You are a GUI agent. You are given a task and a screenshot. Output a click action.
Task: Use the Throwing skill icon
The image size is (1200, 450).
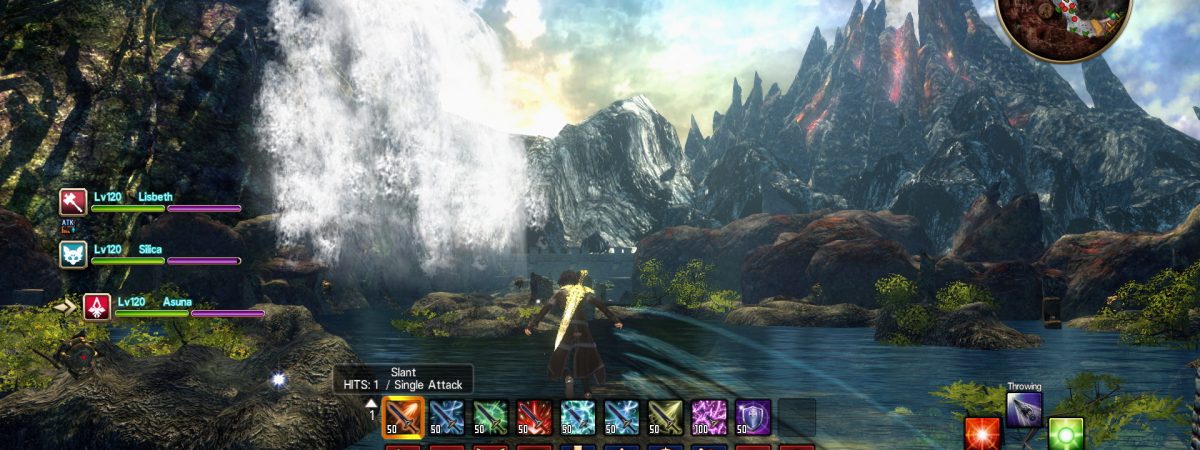coord(1024,409)
